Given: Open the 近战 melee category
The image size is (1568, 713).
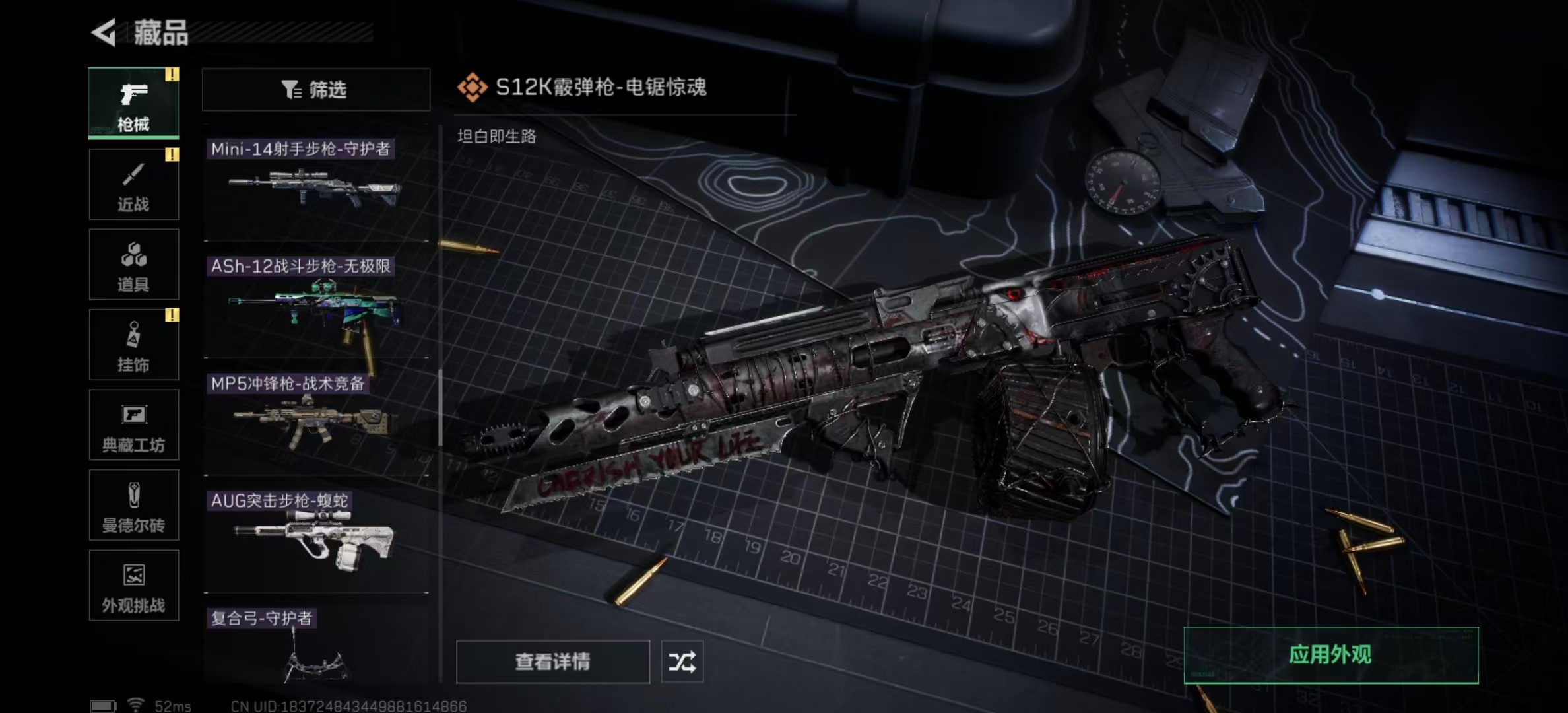Looking at the screenshot, I should [x=133, y=184].
